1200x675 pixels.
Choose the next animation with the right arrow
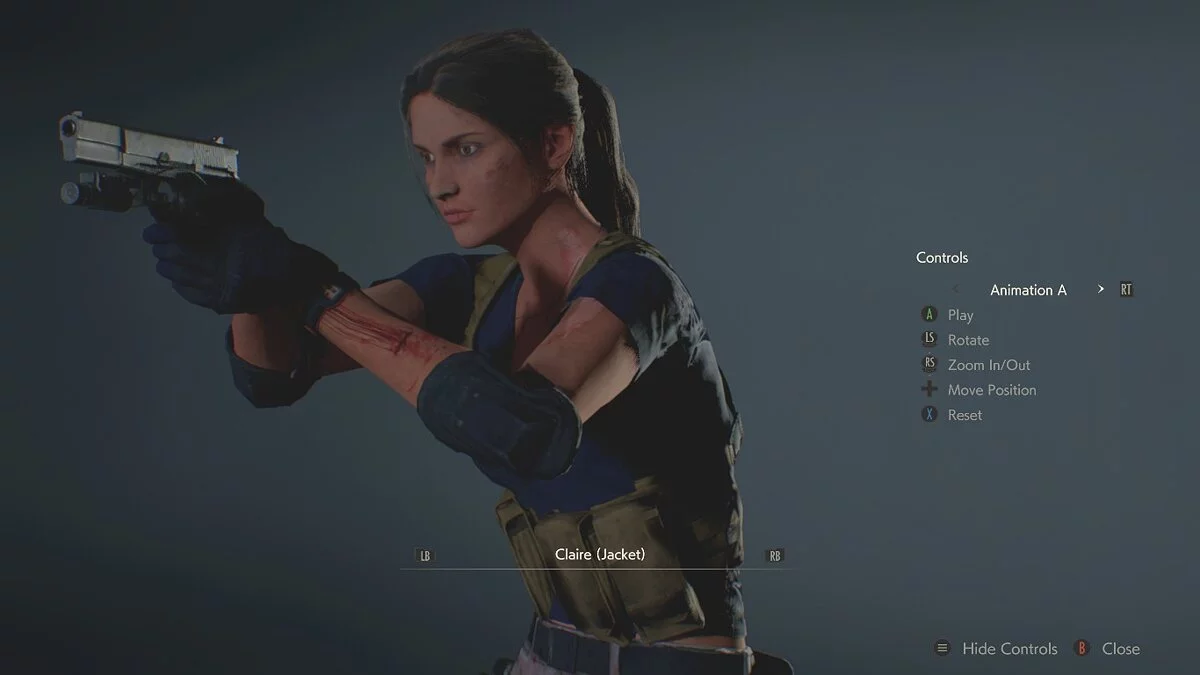pos(1101,289)
